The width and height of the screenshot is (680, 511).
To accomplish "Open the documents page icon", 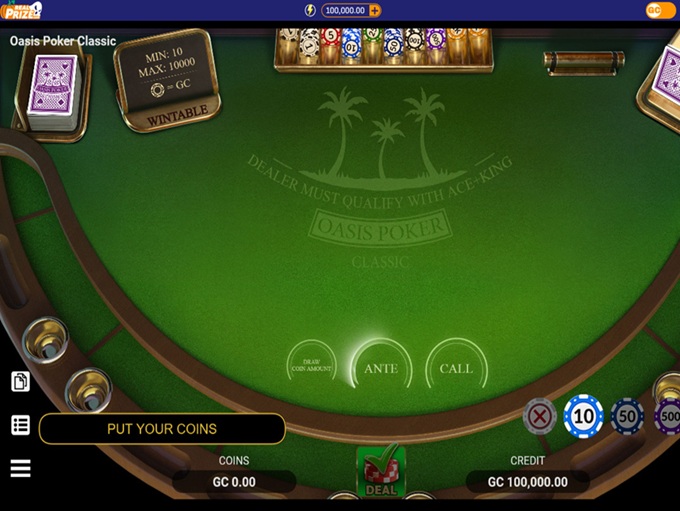I will point(20,381).
